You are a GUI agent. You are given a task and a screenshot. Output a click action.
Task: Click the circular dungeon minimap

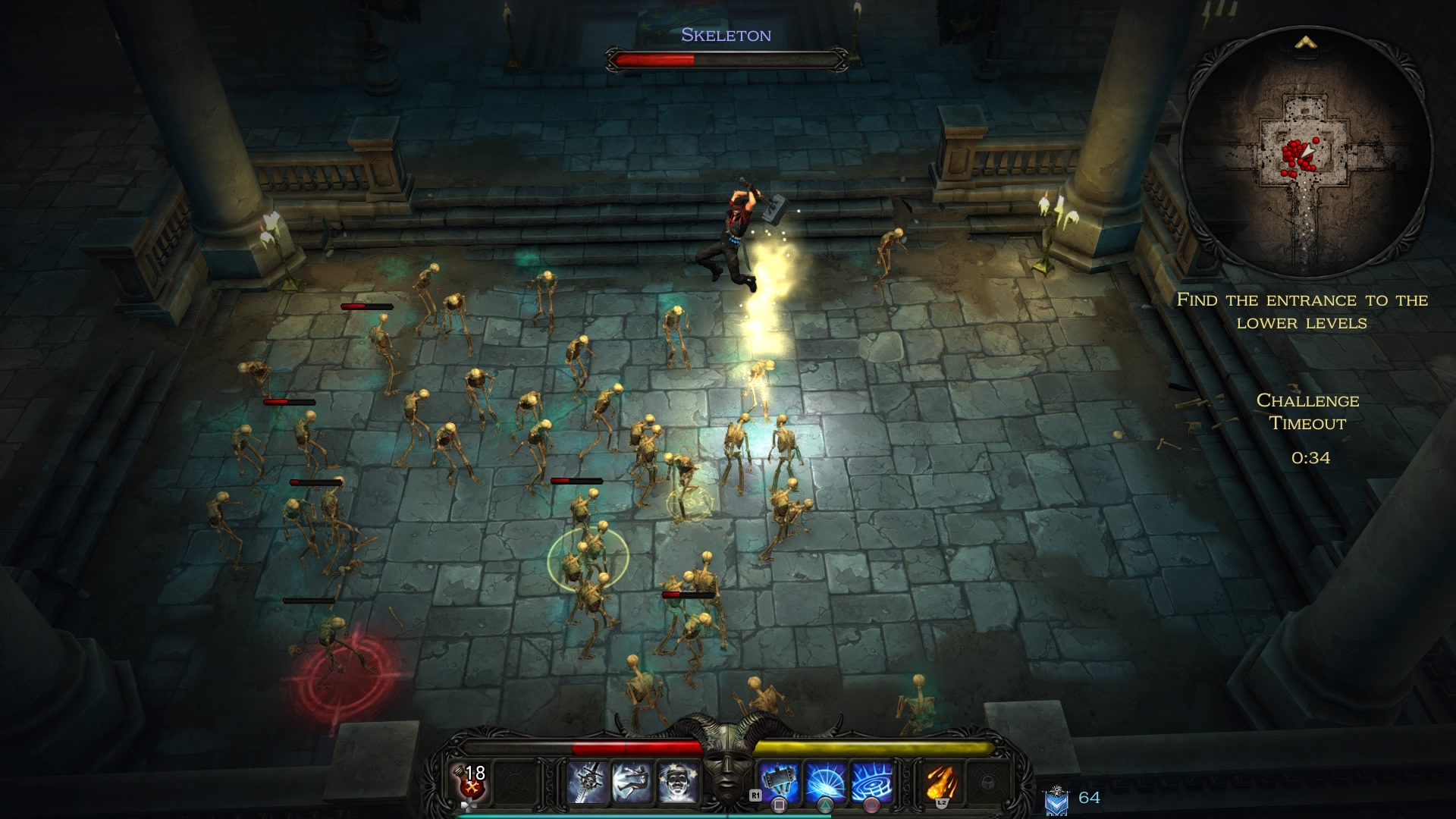coord(1306,153)
